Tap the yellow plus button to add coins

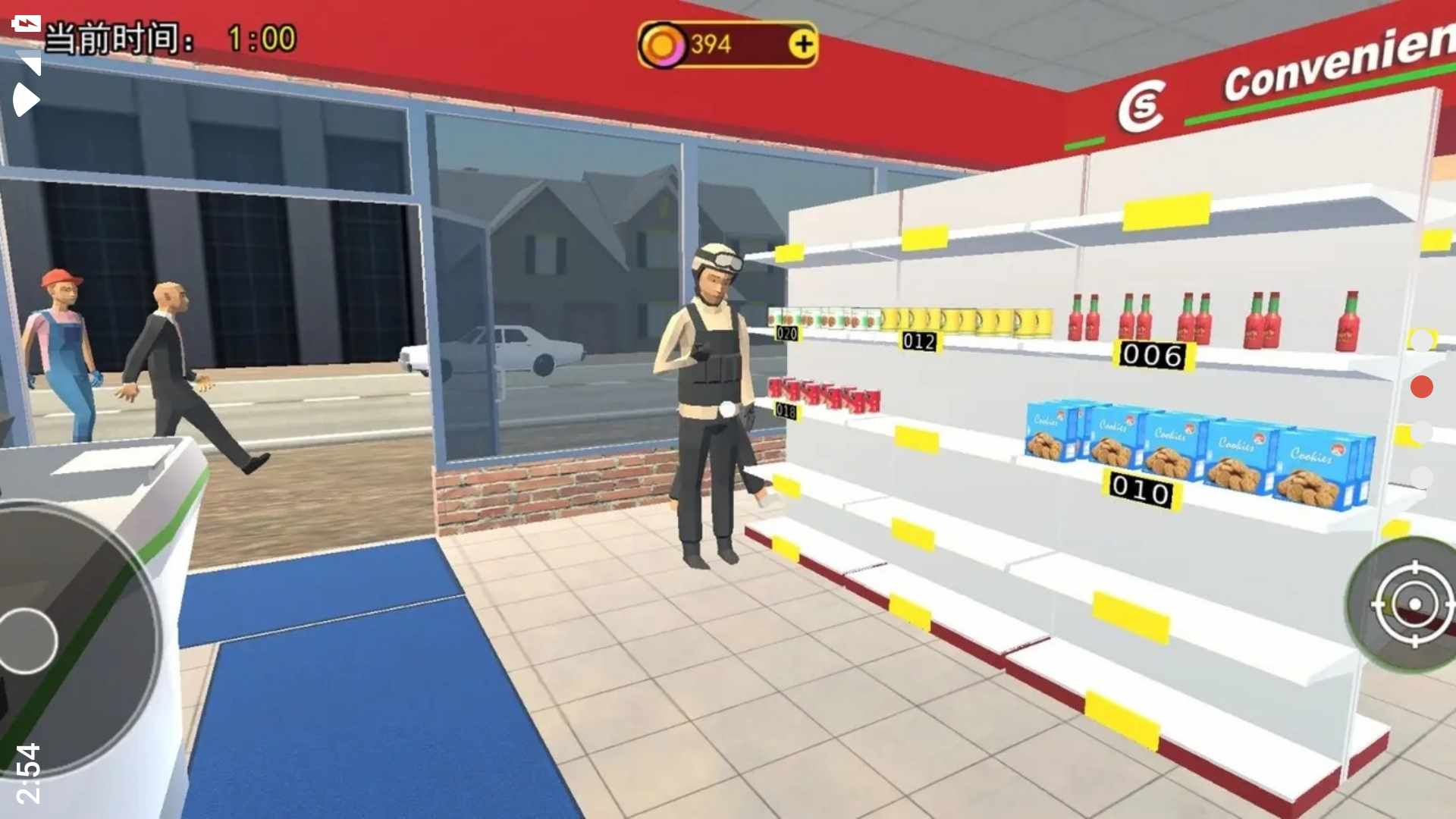802,44
